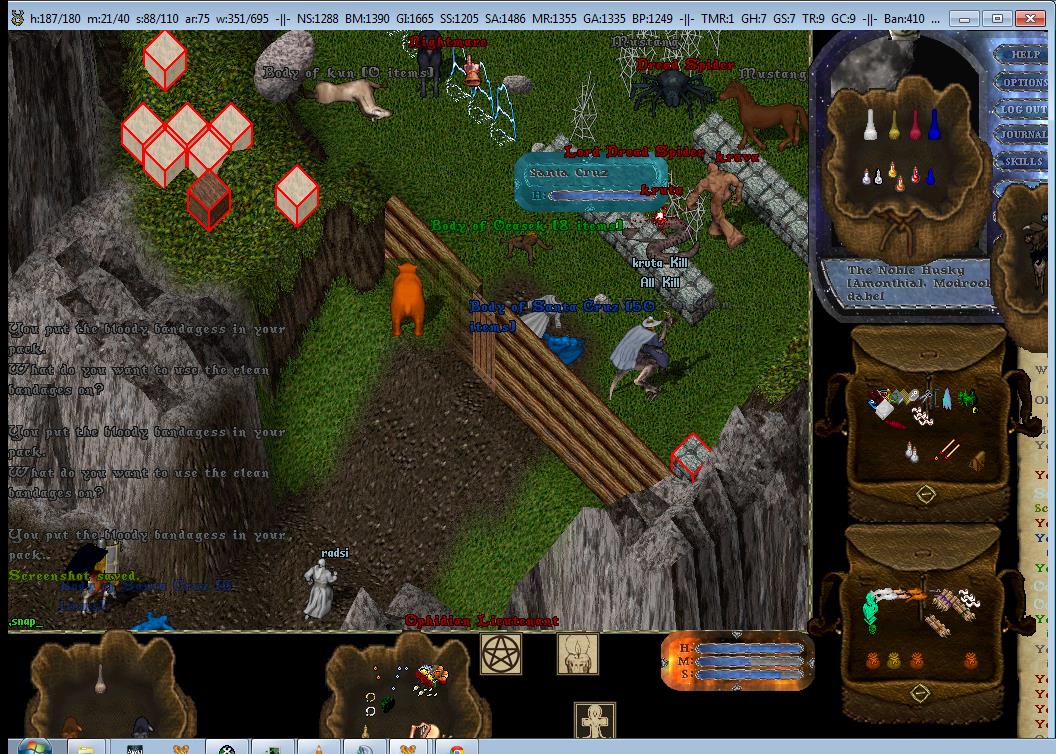
Task: Select the large red potion bottle
Action: click(x=914, y=126)
